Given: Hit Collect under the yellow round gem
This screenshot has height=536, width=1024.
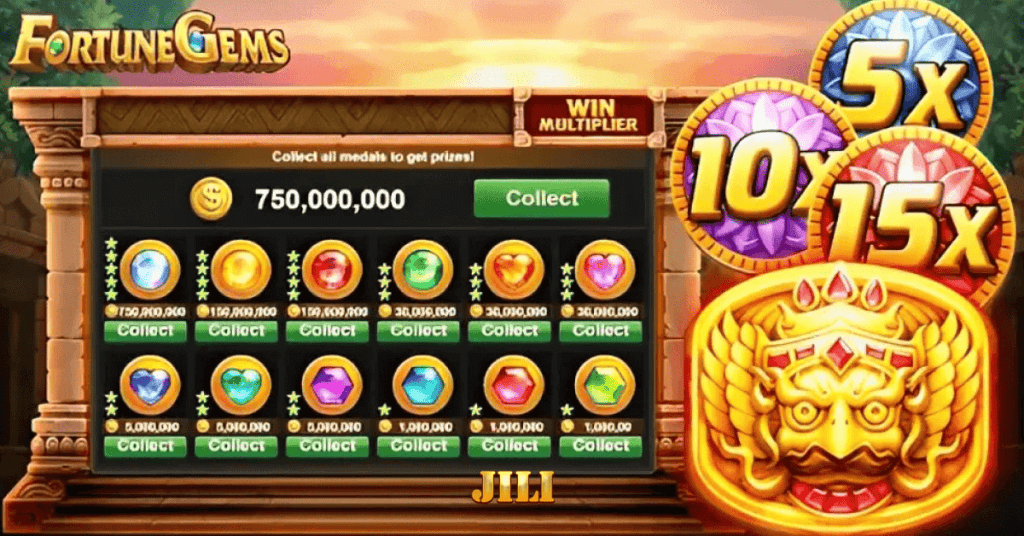Looking at the screenshot, I should tap(236, 331).
